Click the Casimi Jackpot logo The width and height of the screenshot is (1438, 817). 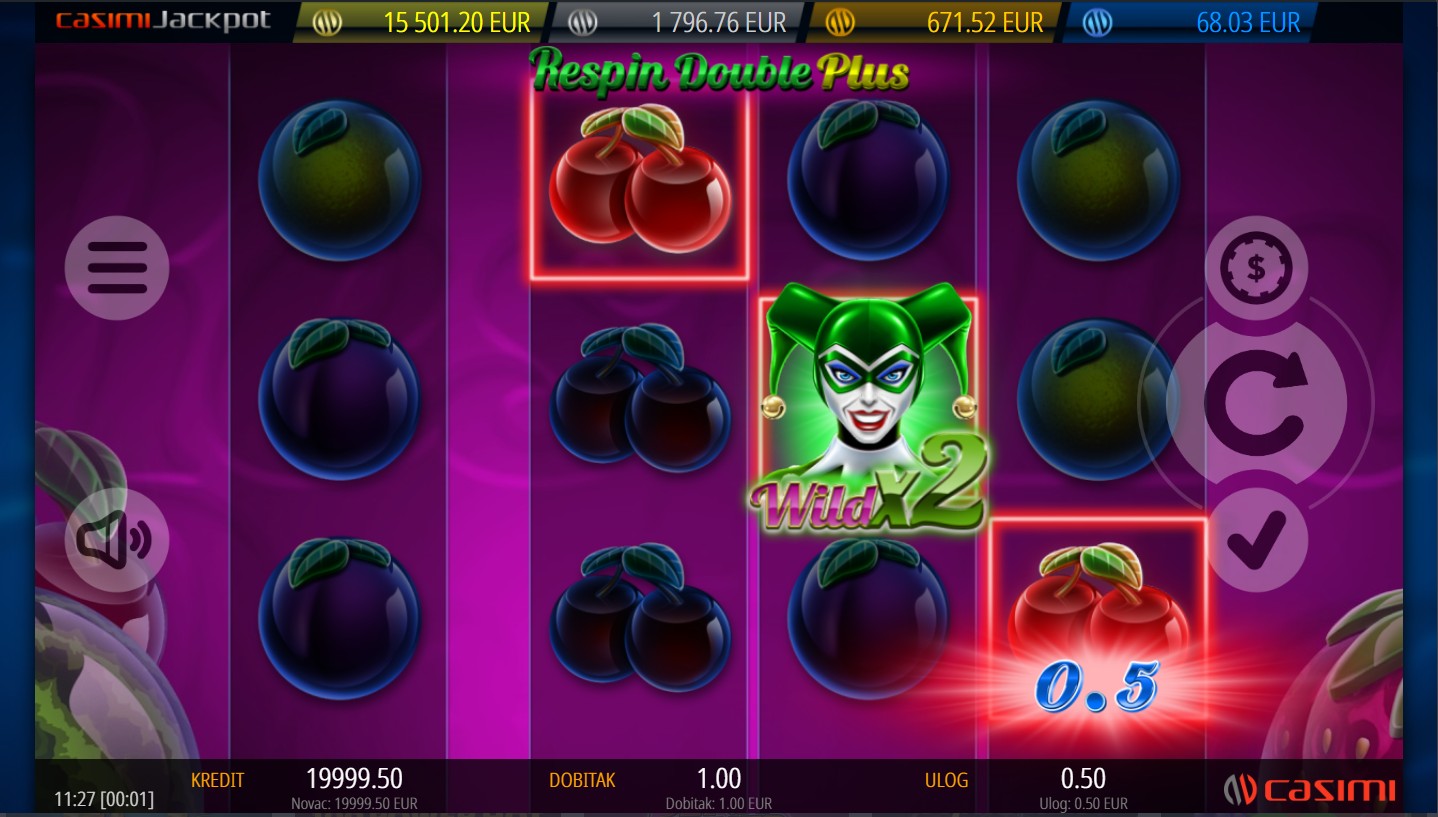click(x=163, y=21)
